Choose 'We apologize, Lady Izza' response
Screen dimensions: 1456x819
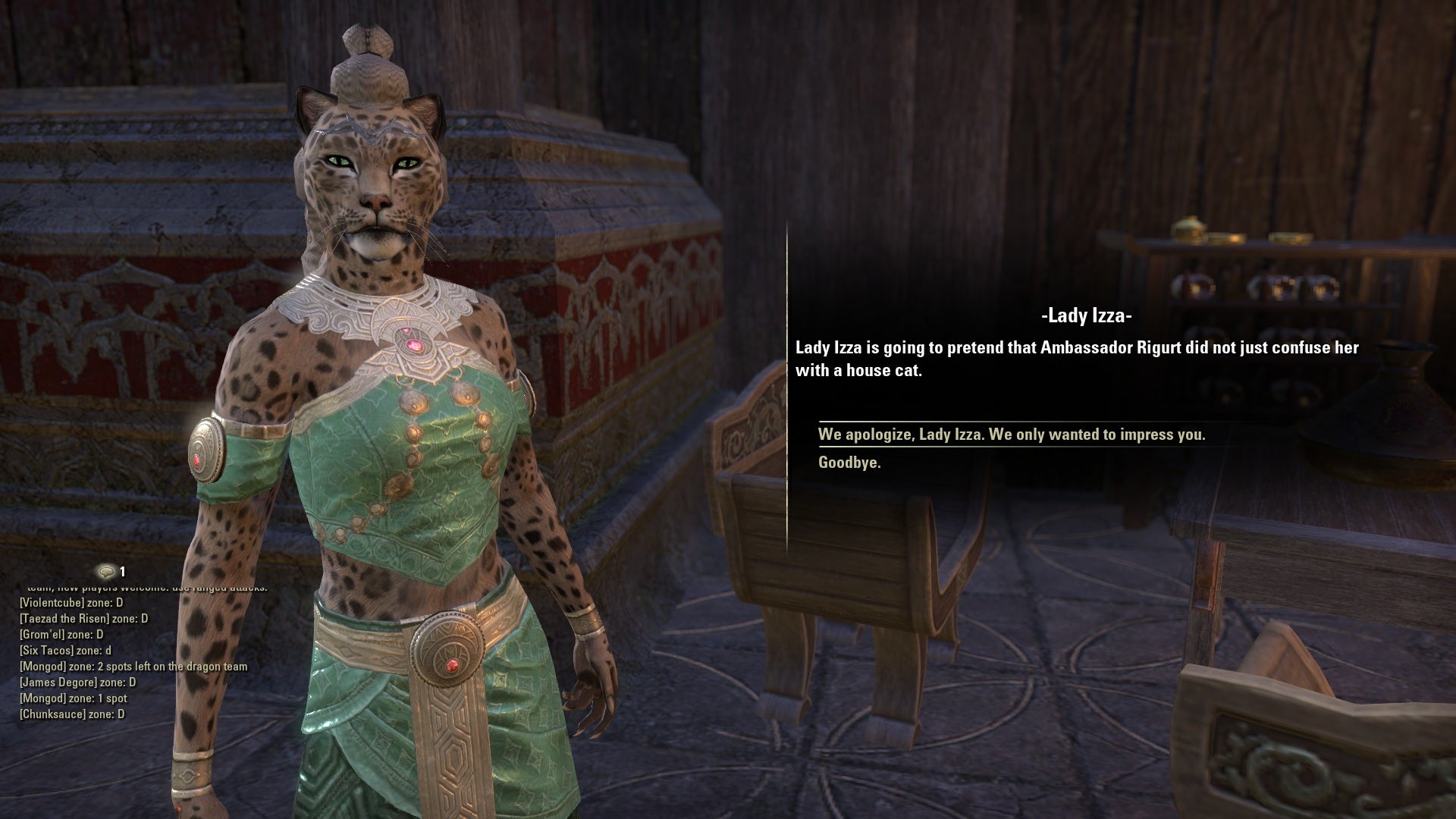(1013, 435)
